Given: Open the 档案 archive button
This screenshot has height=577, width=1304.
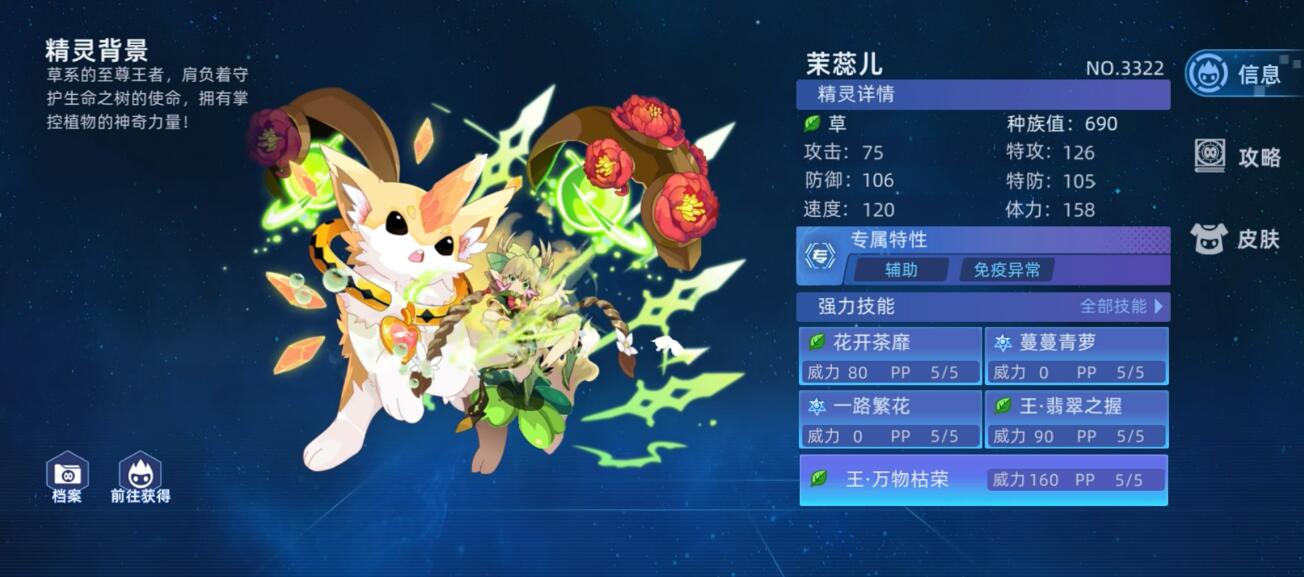Looking at the screenshot, I should point(67,477).
